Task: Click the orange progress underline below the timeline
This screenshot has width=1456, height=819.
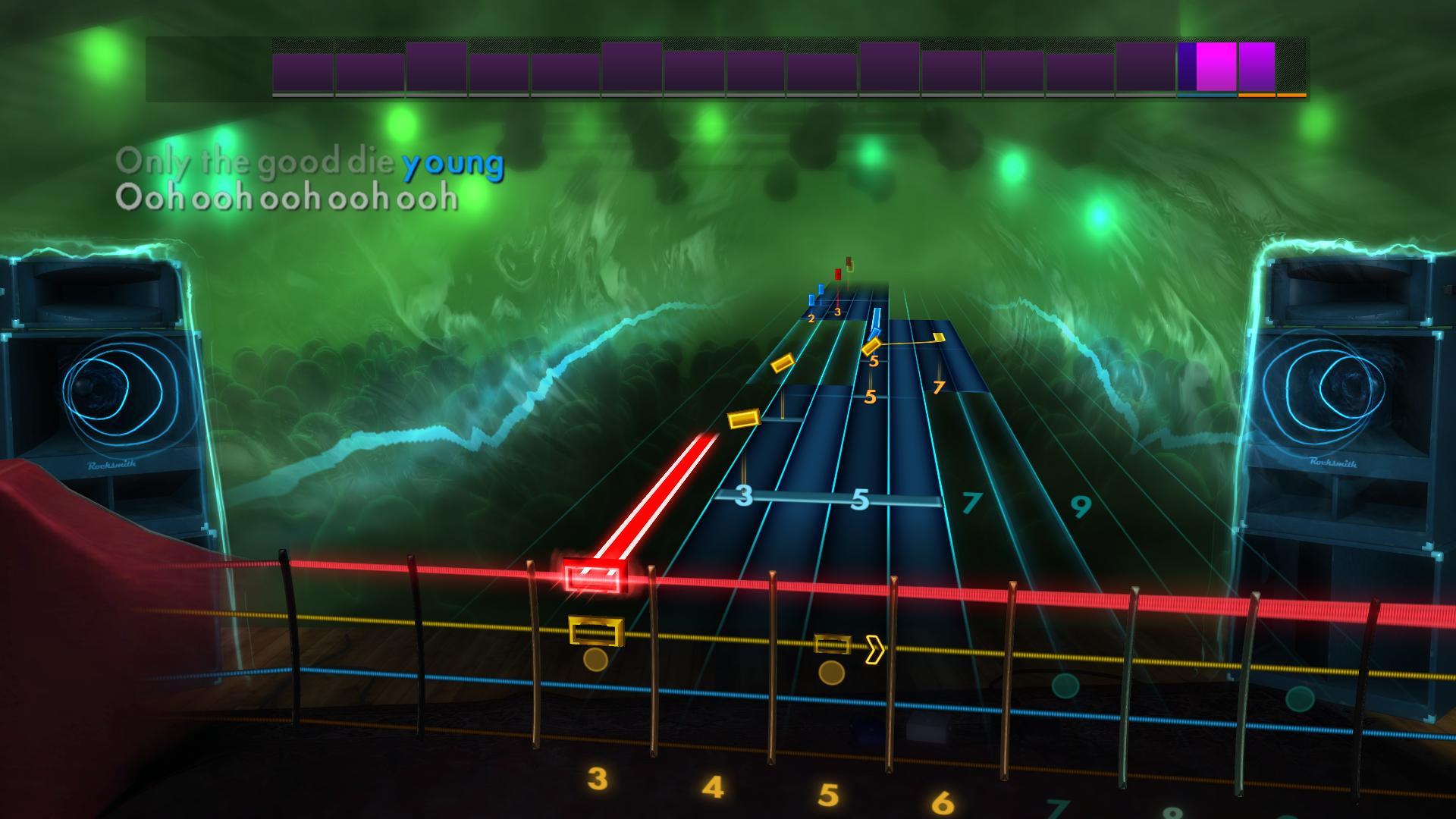Action: pyautogui.click(x=1272, y=96)
